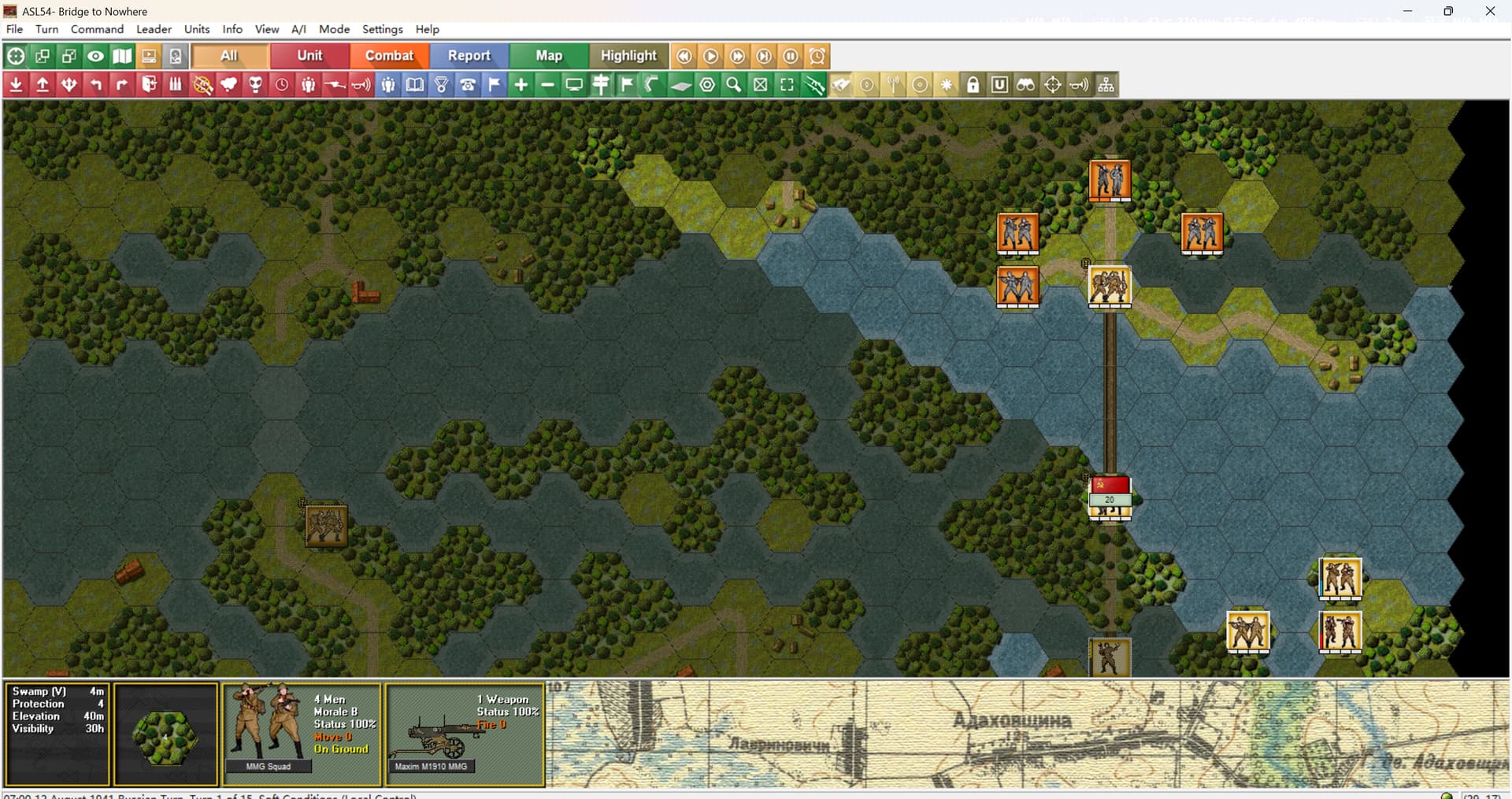Zoom in with the plus button
Viewport: 1512px width, 799px height.
[x=521, y=85]
